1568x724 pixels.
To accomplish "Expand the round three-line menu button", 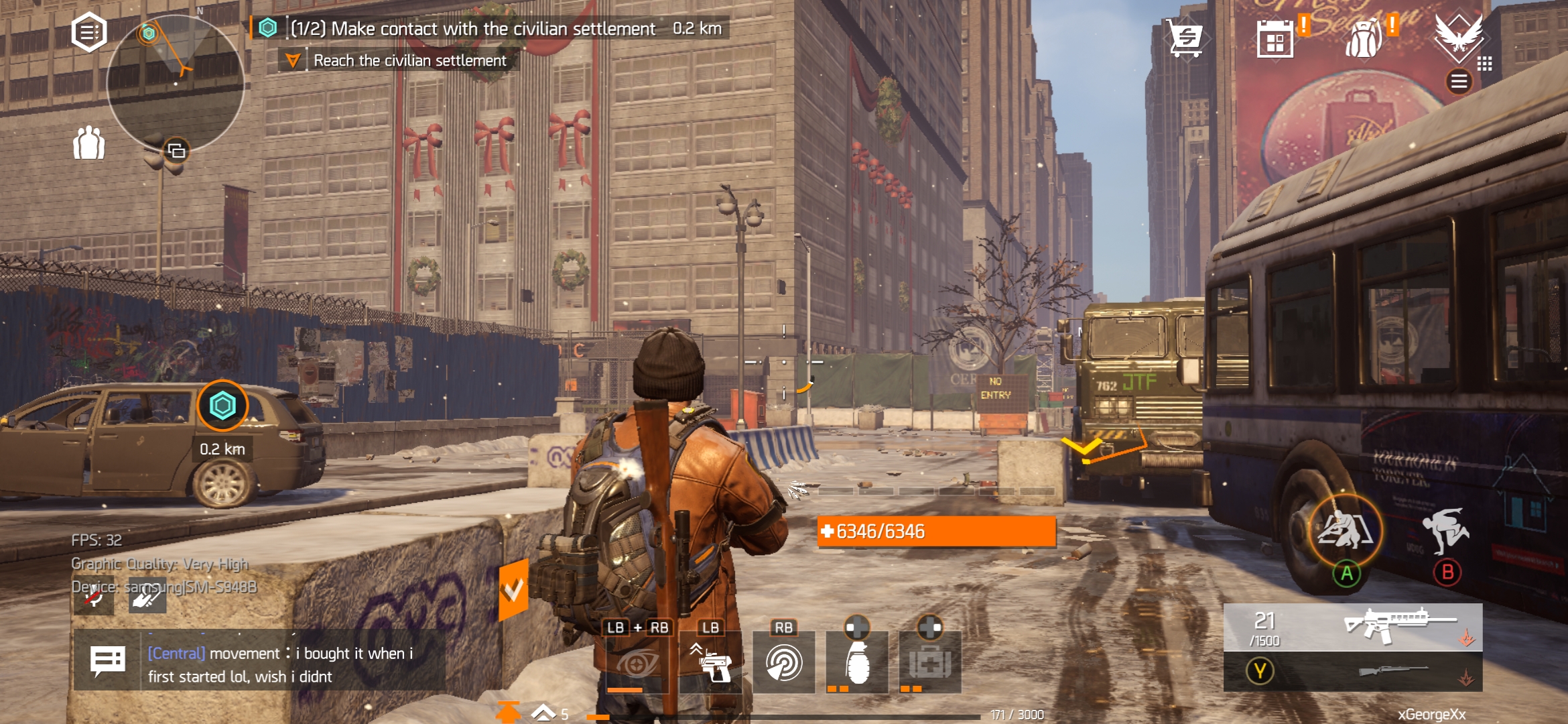I will click(1459, 82).
